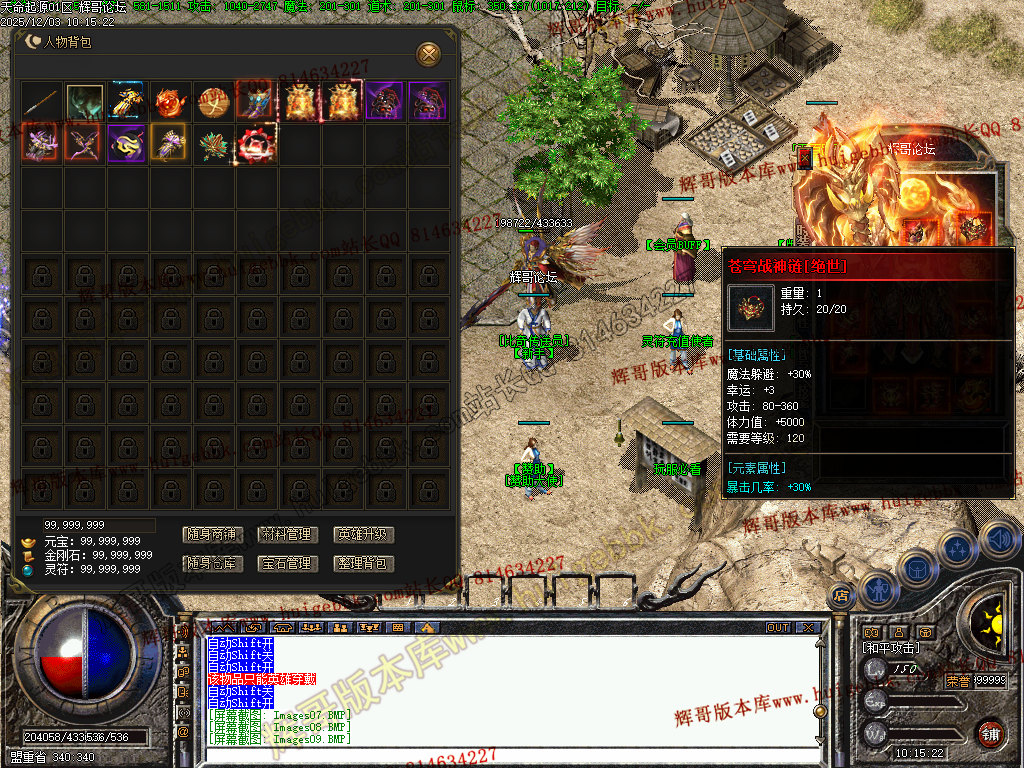The image size is (1024, 768).
Task: Click the red 铺 stall button
Action: (990, 733)
